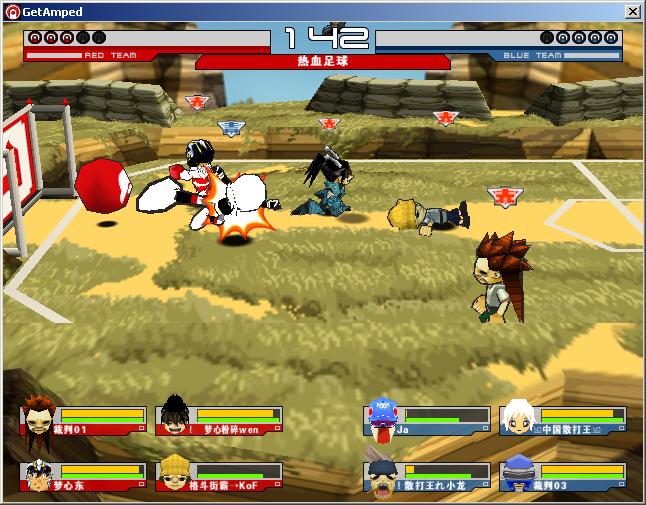Select player panel 散打王れ小龙
The width and height of the screenshot is (646, 505).
click(x=428, y=476)
